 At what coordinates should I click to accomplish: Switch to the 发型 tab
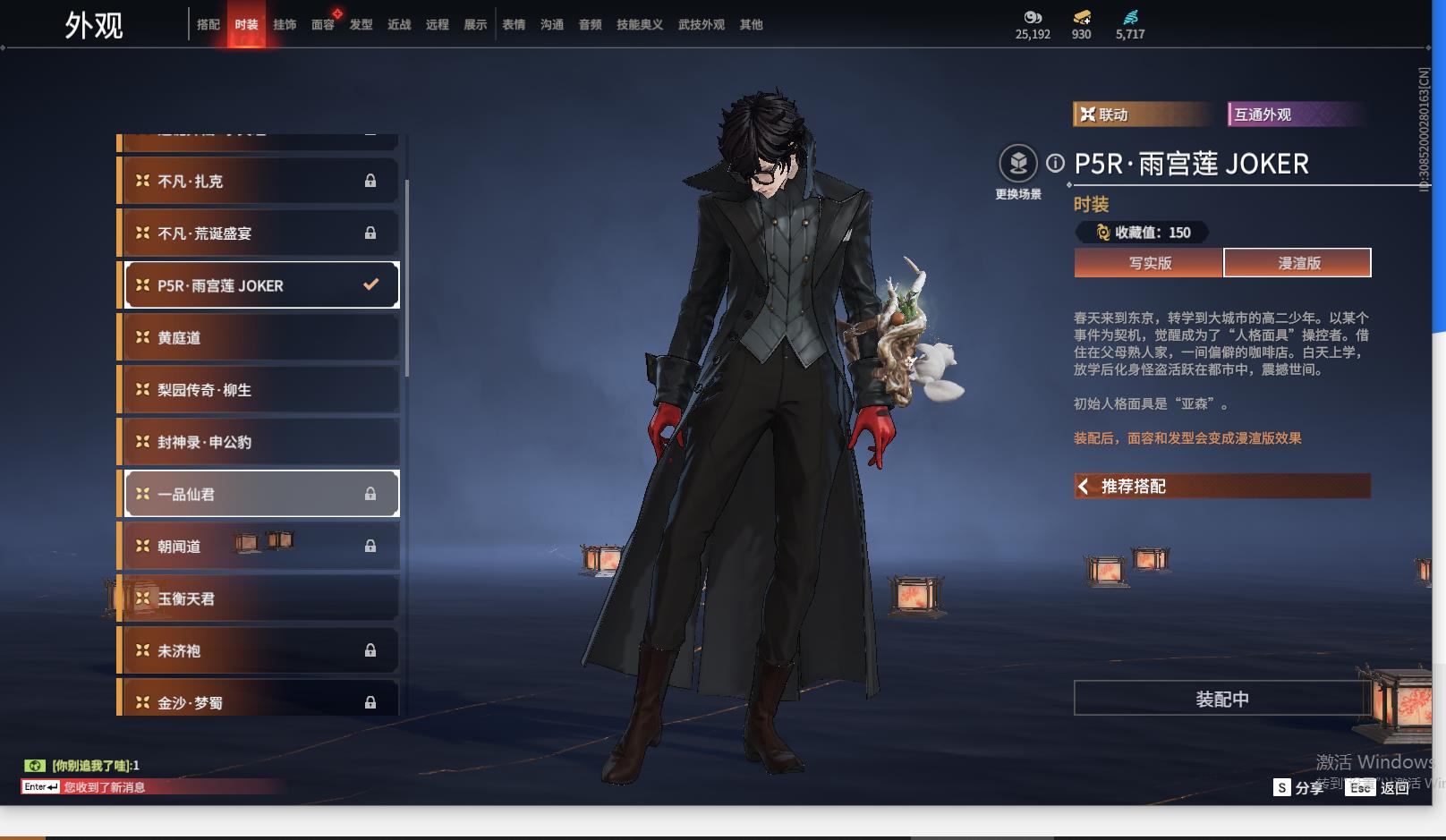click(361, 25)
